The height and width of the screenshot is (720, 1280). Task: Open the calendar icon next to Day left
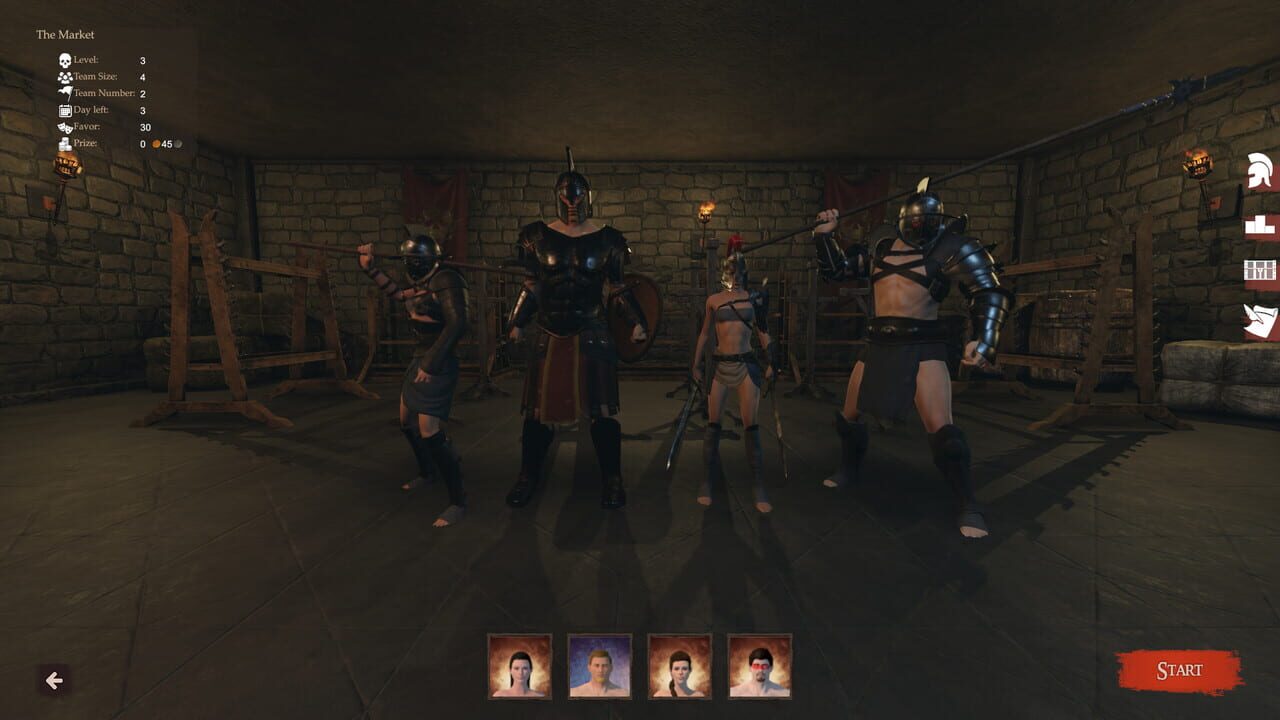pyautogui.click(x=65, y=110)
